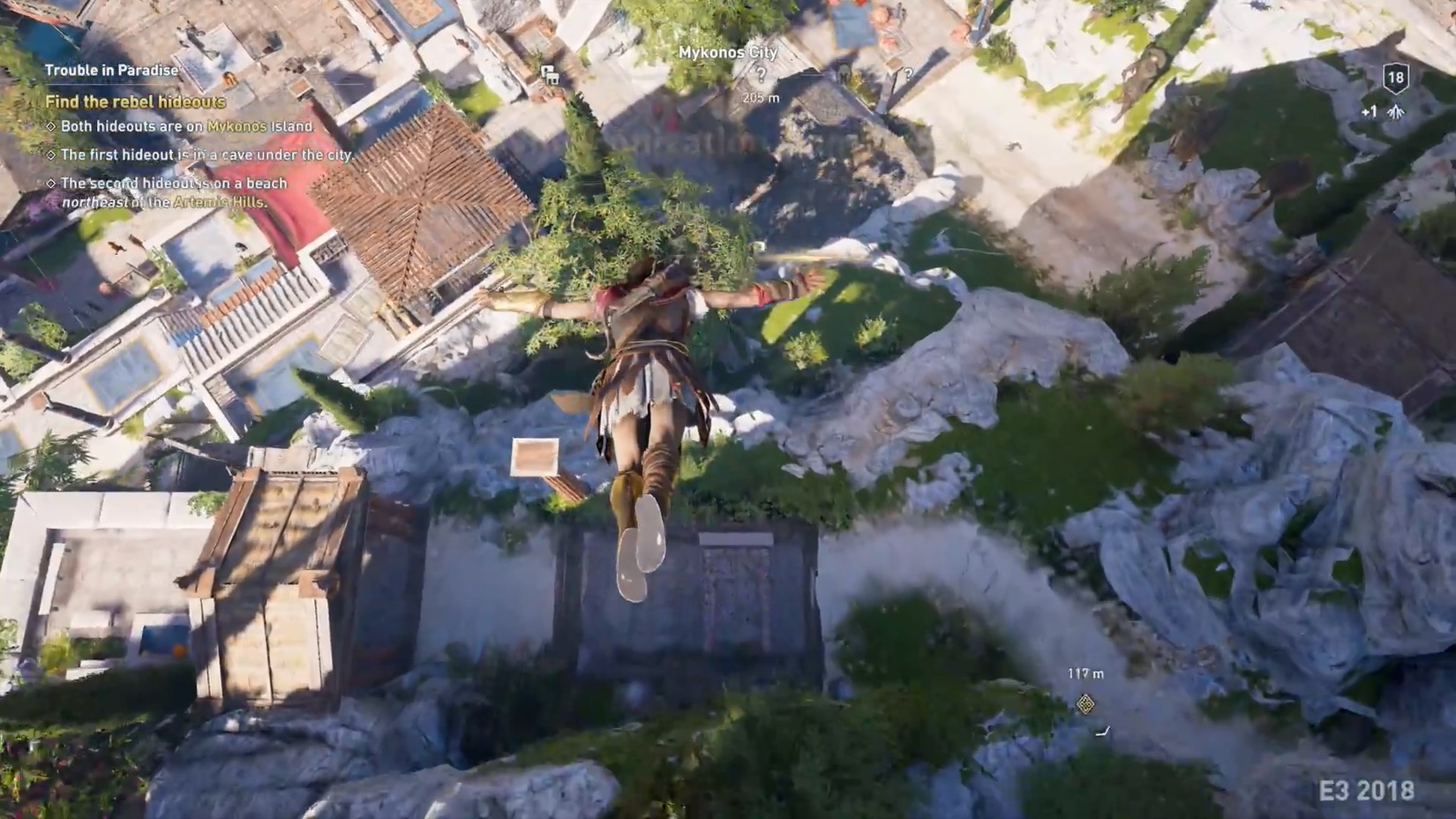Click the NPC figure marker near Mykonos City
Viewport: 1456px width, 819px height.
(844, 72)
